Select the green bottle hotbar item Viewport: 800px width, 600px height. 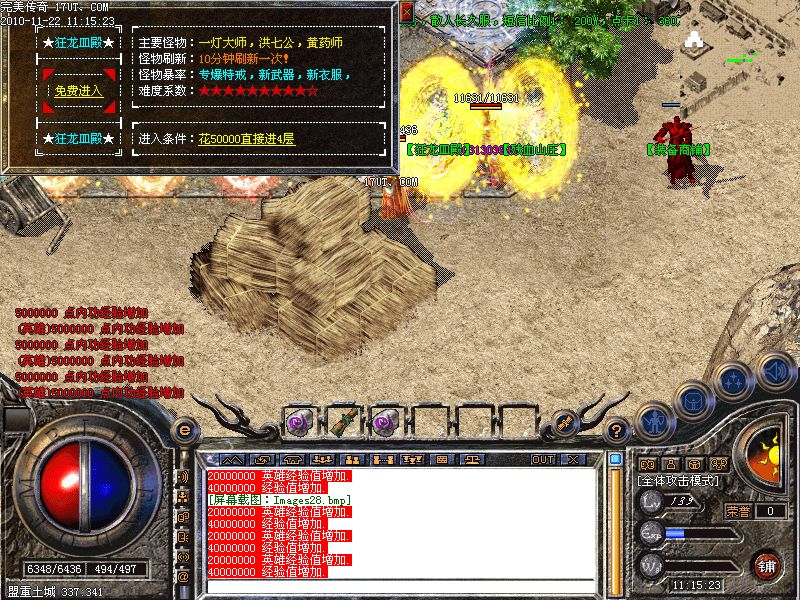(343, 421)
